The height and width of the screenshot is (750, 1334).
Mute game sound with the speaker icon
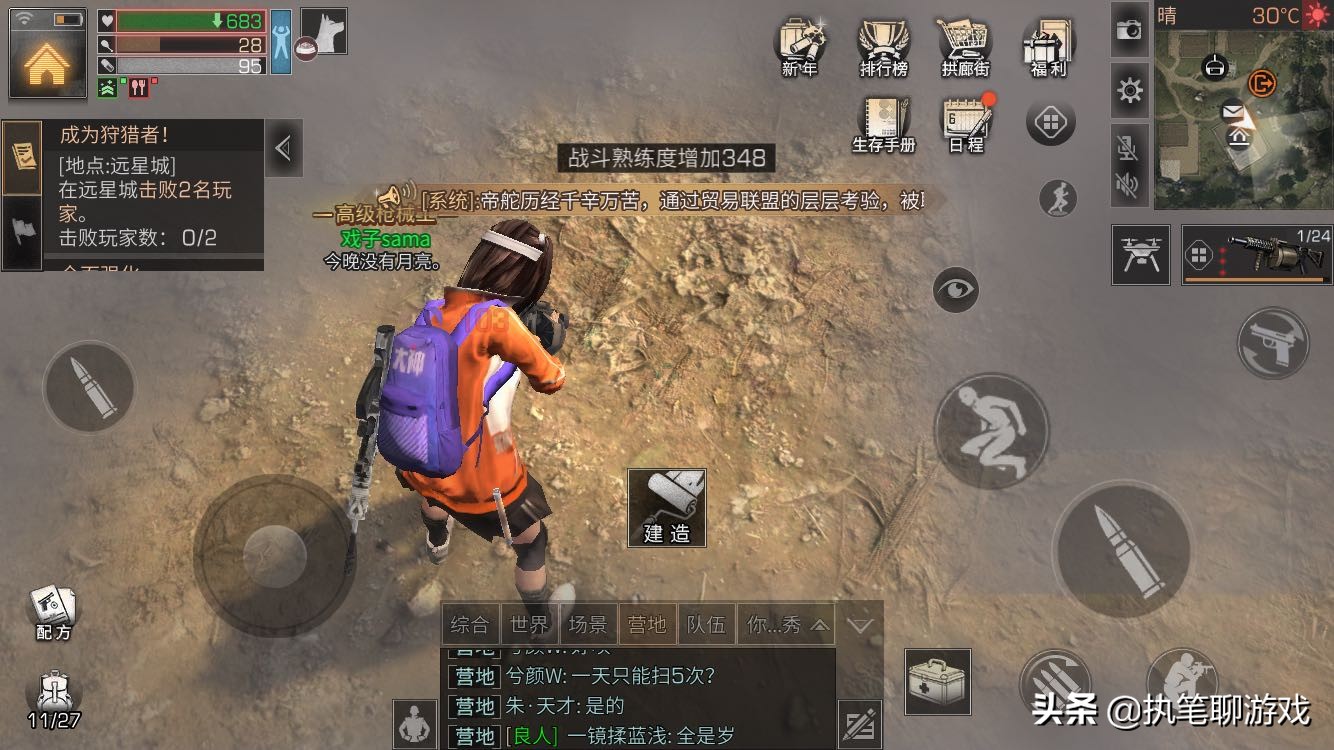[1129, 185]
